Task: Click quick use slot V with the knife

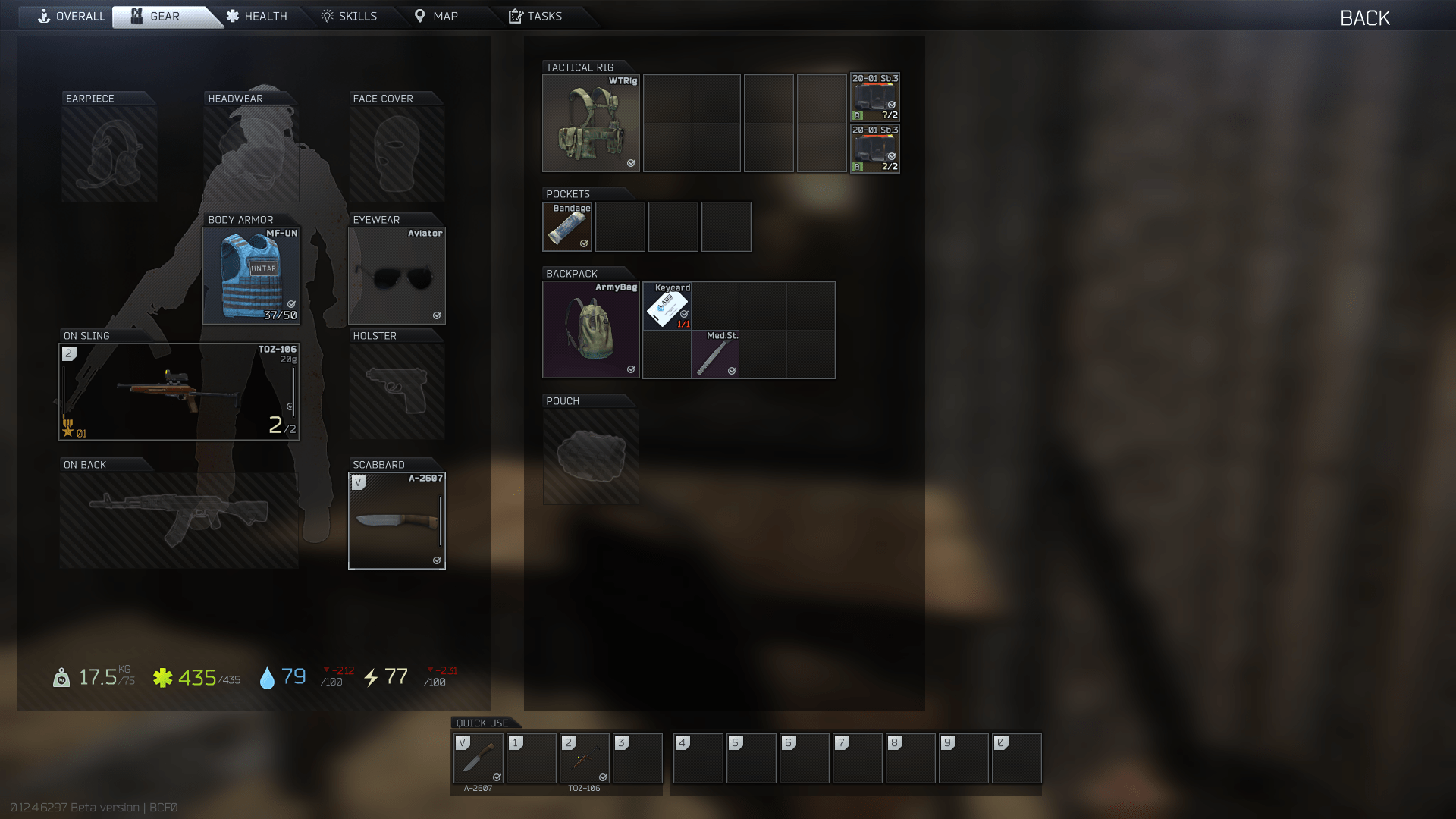Action: pyautogui.click(x=478, y=758)
